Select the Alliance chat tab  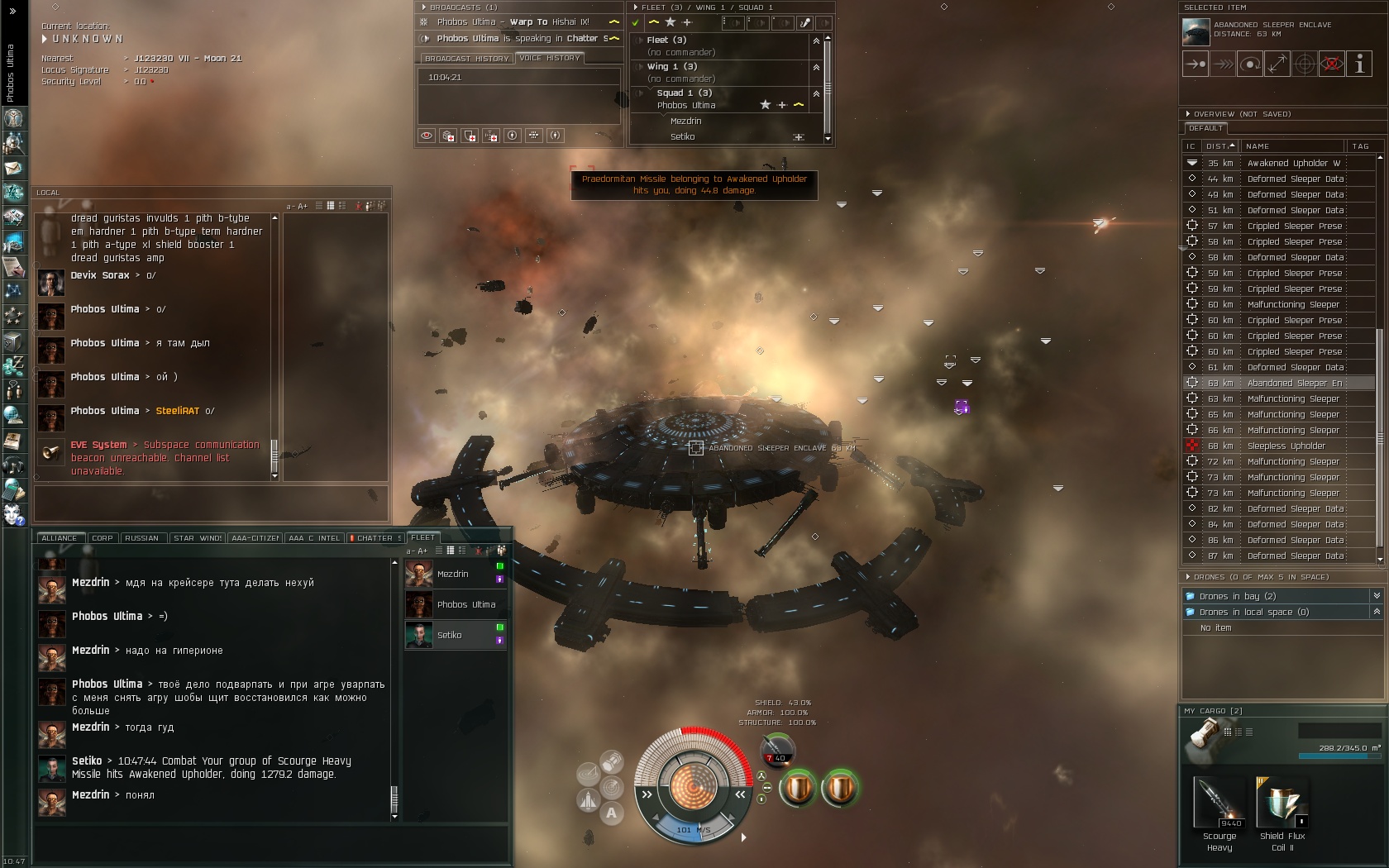(x=60, y=538)
